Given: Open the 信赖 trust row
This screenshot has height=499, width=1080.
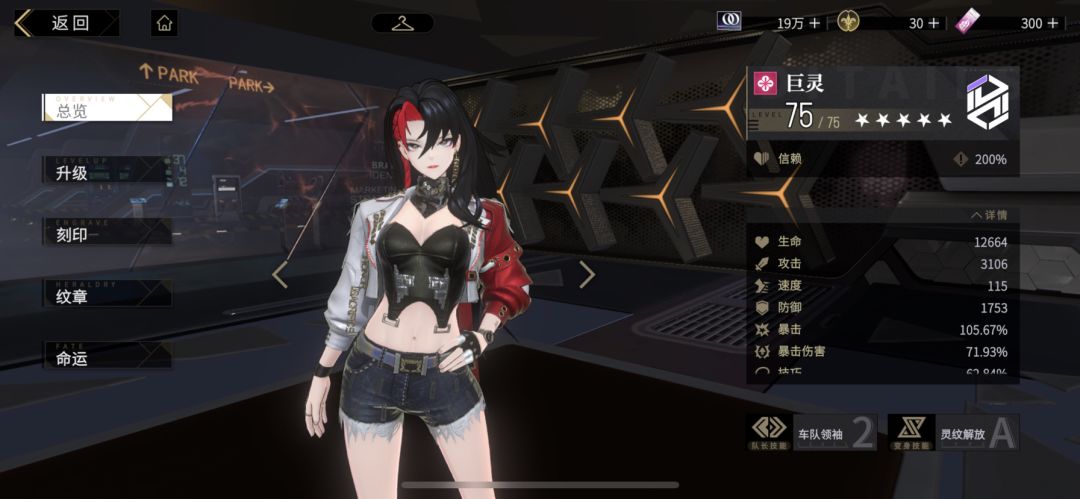Looking at the screenshot, I should point(882,159).
